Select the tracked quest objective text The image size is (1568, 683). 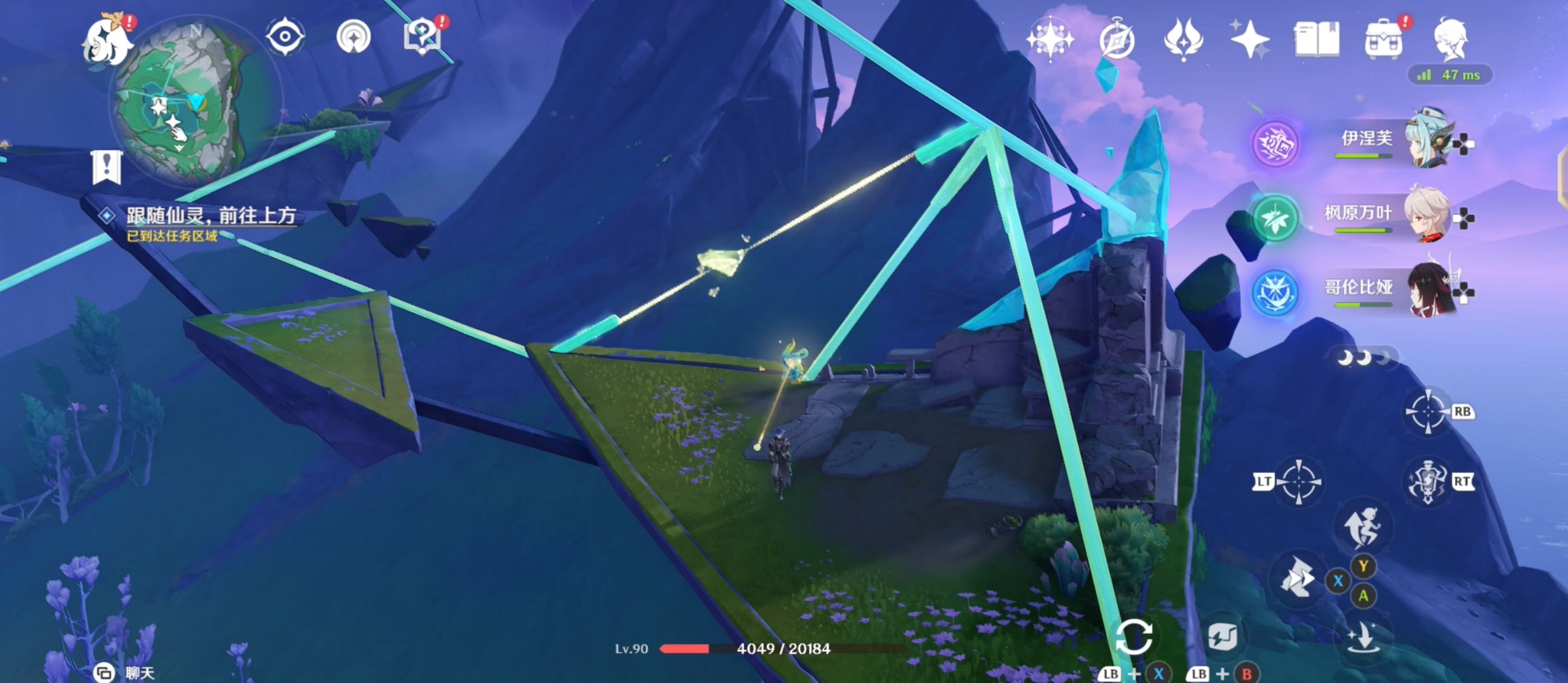211,216
